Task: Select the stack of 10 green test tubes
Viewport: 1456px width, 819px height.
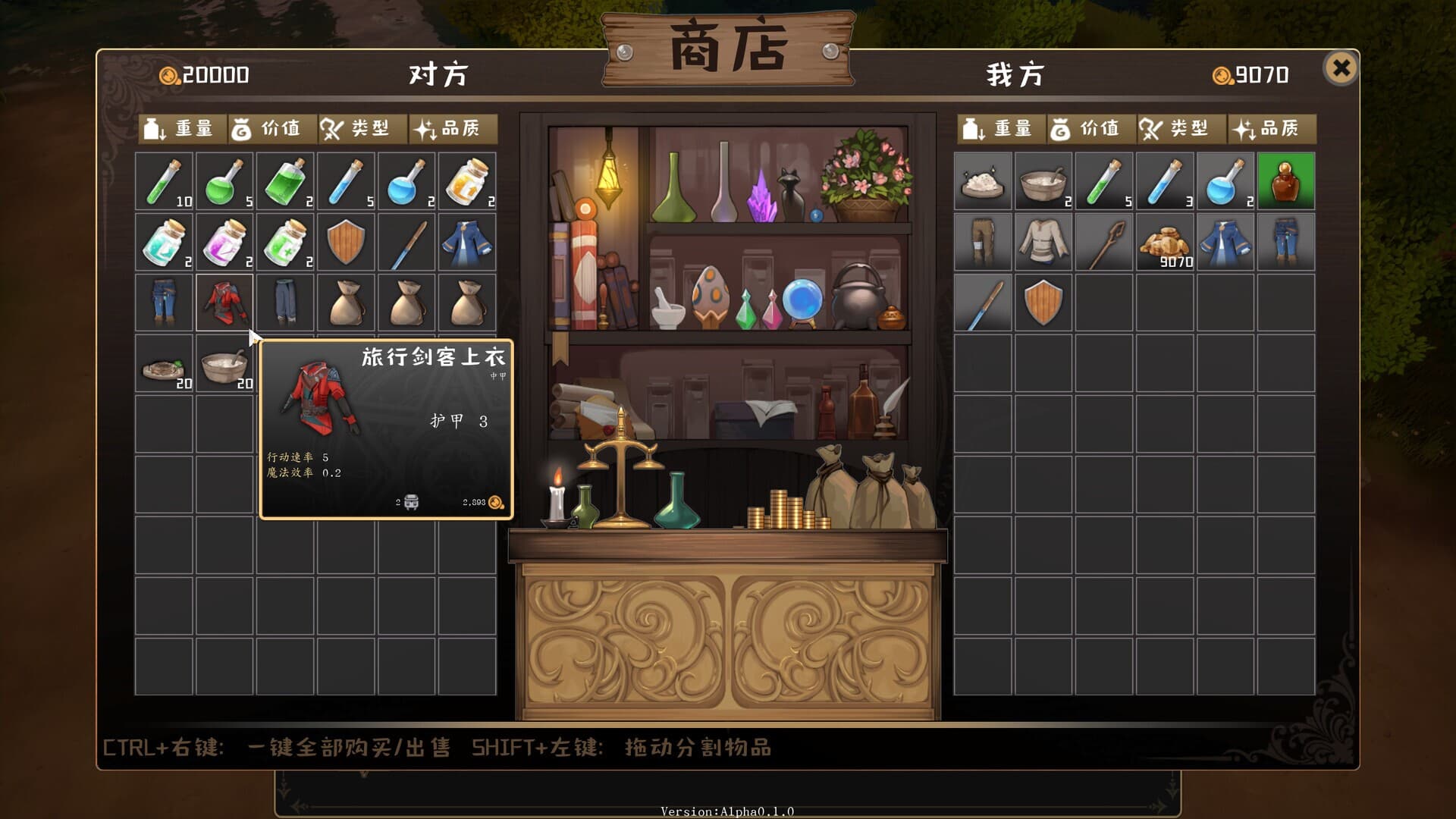Action: (163, 182)
